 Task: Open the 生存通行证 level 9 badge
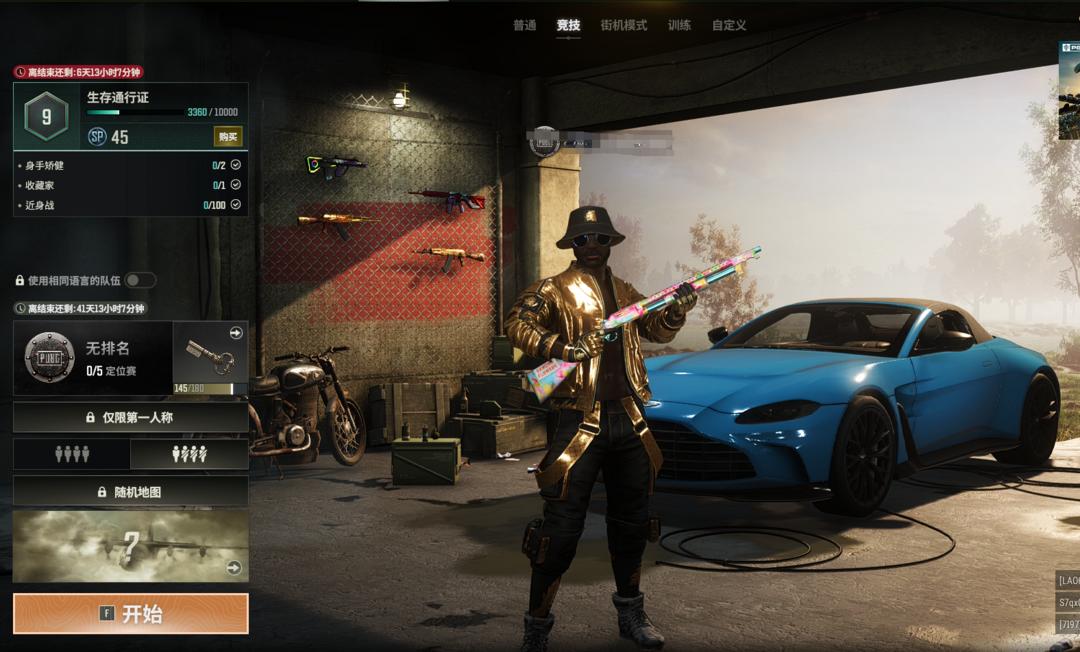pyautogui.click(x=46, y=117)
